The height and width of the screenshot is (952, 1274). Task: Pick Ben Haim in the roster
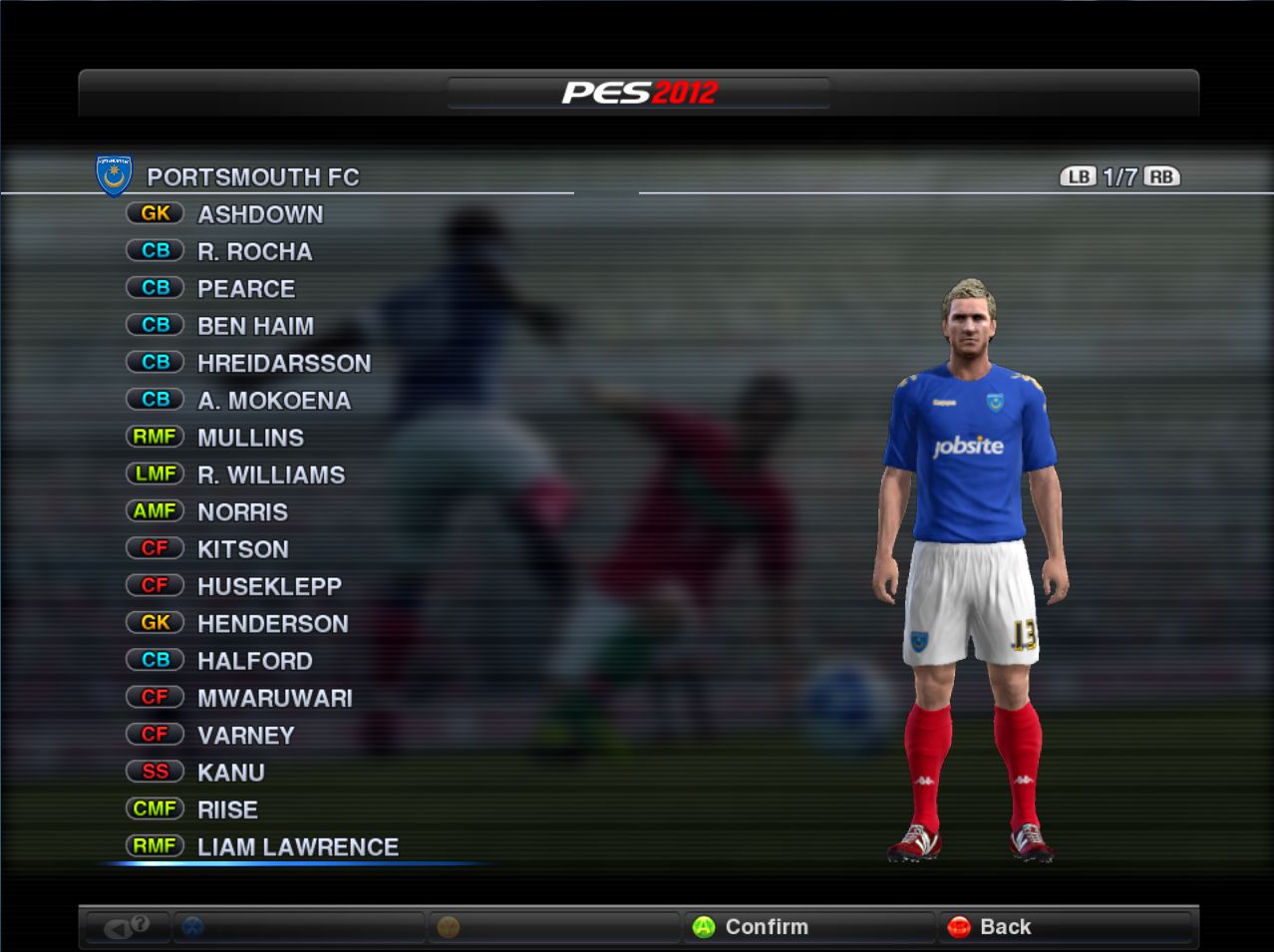255,326
